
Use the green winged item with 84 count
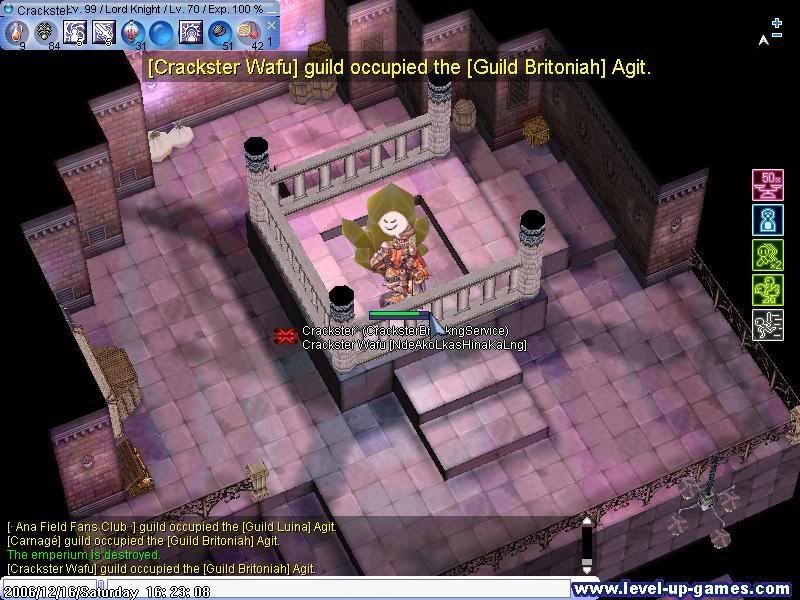(47, 32)
